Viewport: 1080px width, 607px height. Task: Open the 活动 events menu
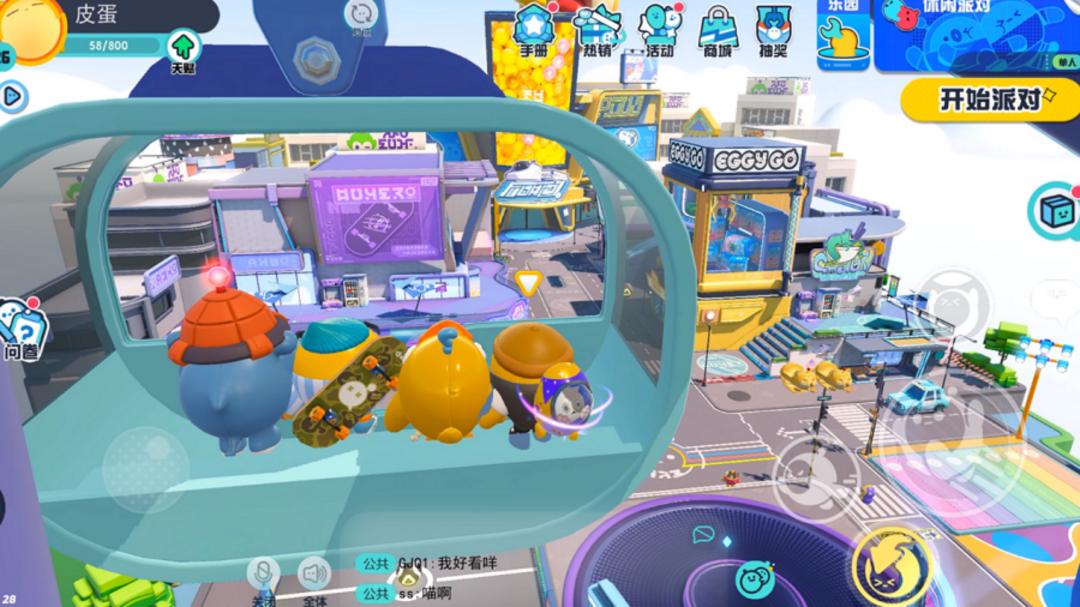[658, 31]
